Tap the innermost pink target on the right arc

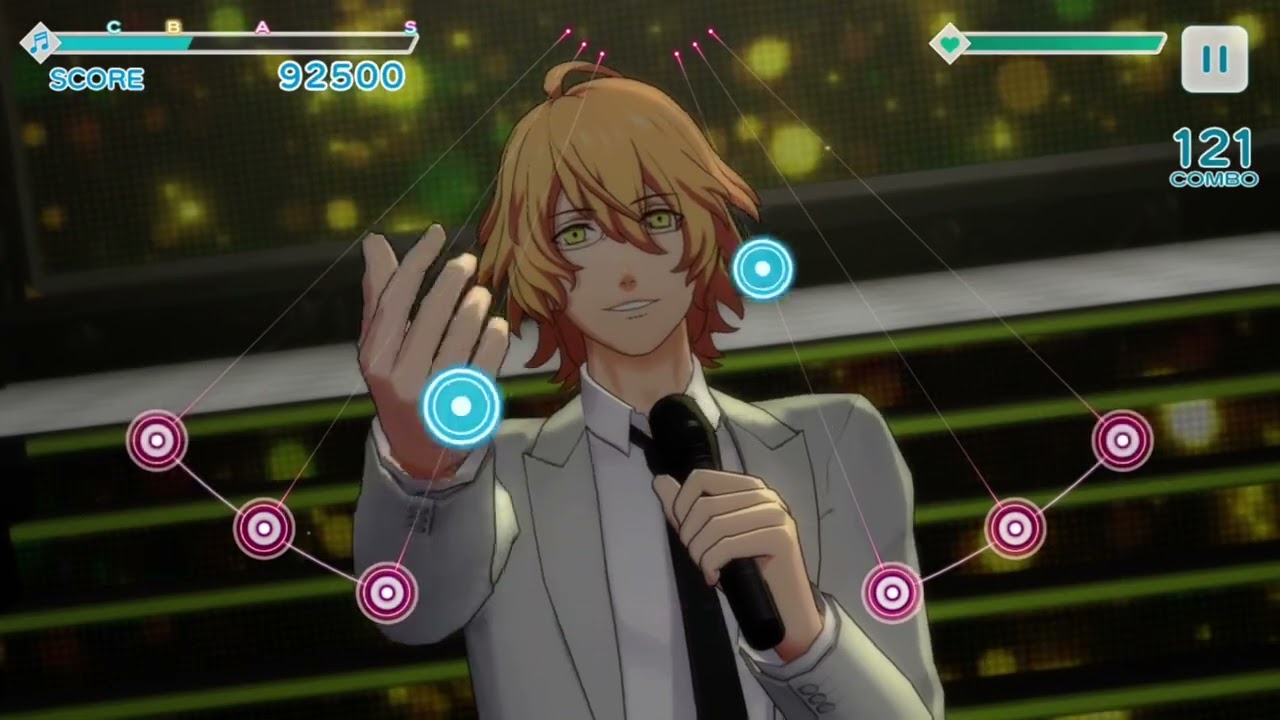[892, 592]
